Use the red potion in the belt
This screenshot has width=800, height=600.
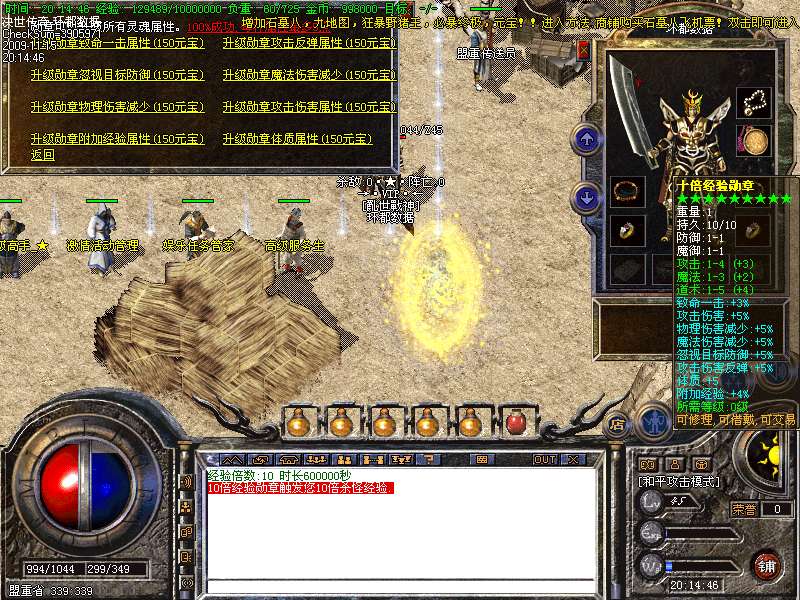click(516, 423)
